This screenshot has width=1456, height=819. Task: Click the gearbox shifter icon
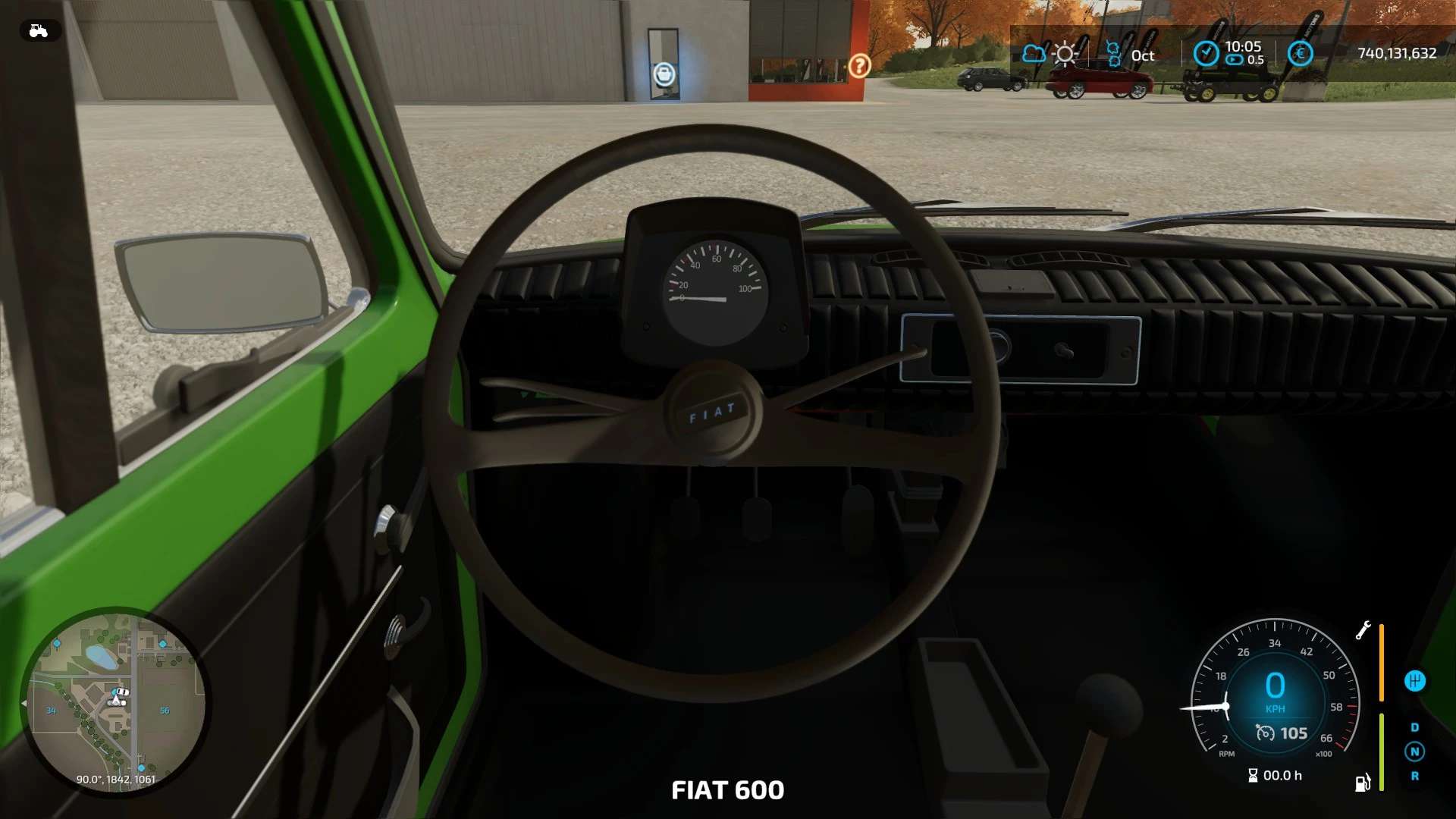point(1414,681)
